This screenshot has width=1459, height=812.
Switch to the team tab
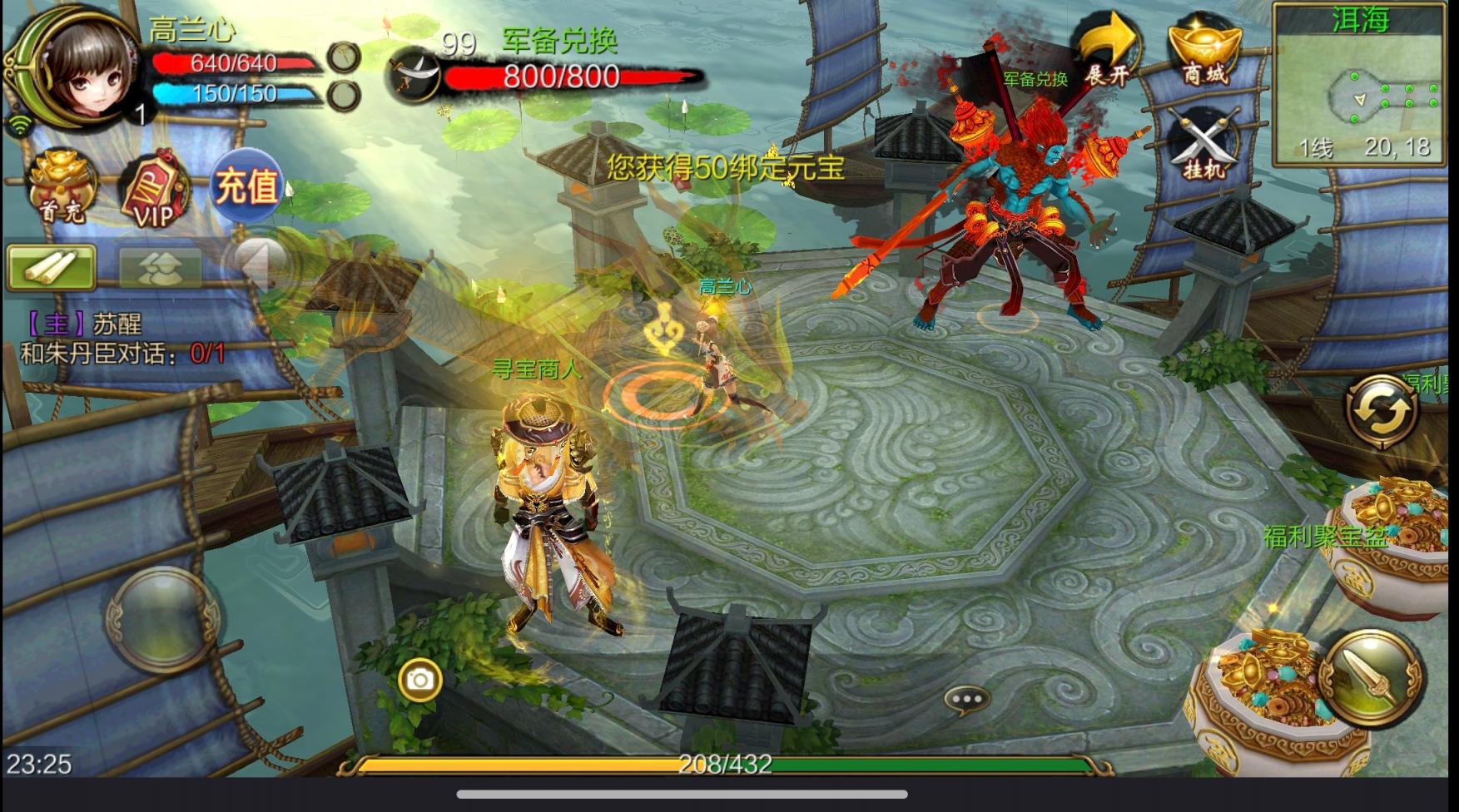tap(160, 268)
